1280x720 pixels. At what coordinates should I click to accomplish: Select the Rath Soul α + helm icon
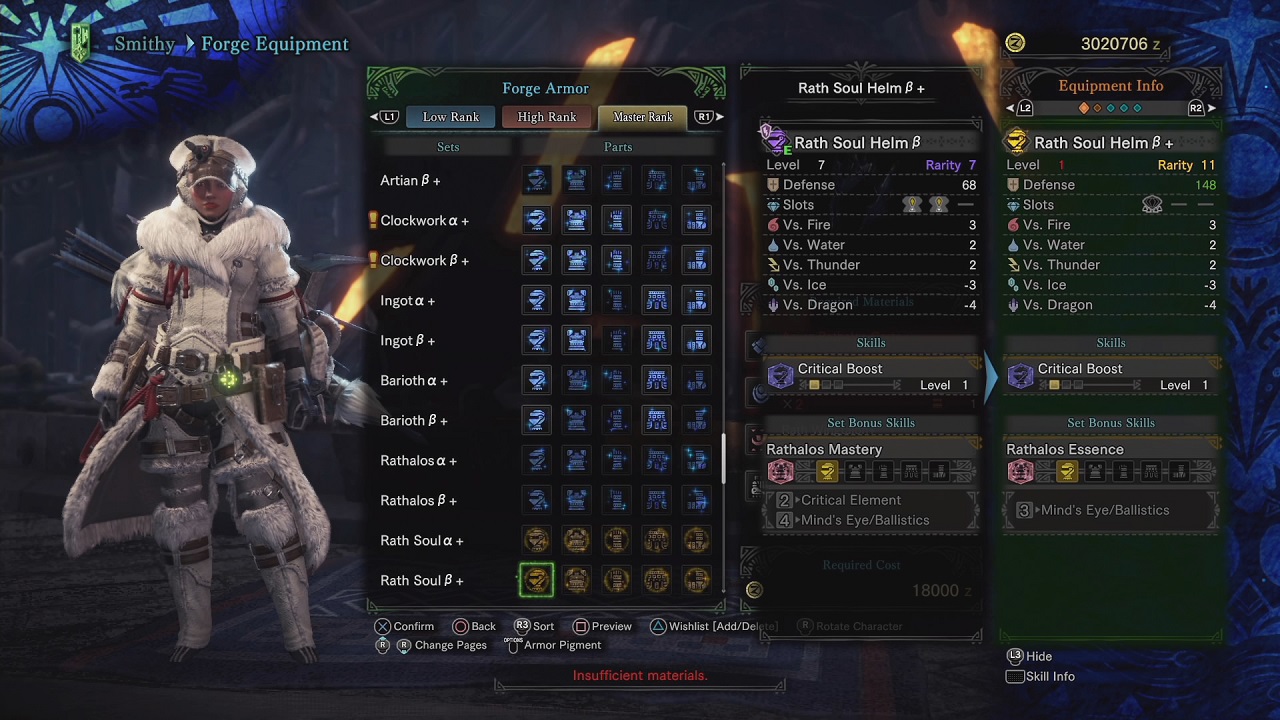(536, 541)
